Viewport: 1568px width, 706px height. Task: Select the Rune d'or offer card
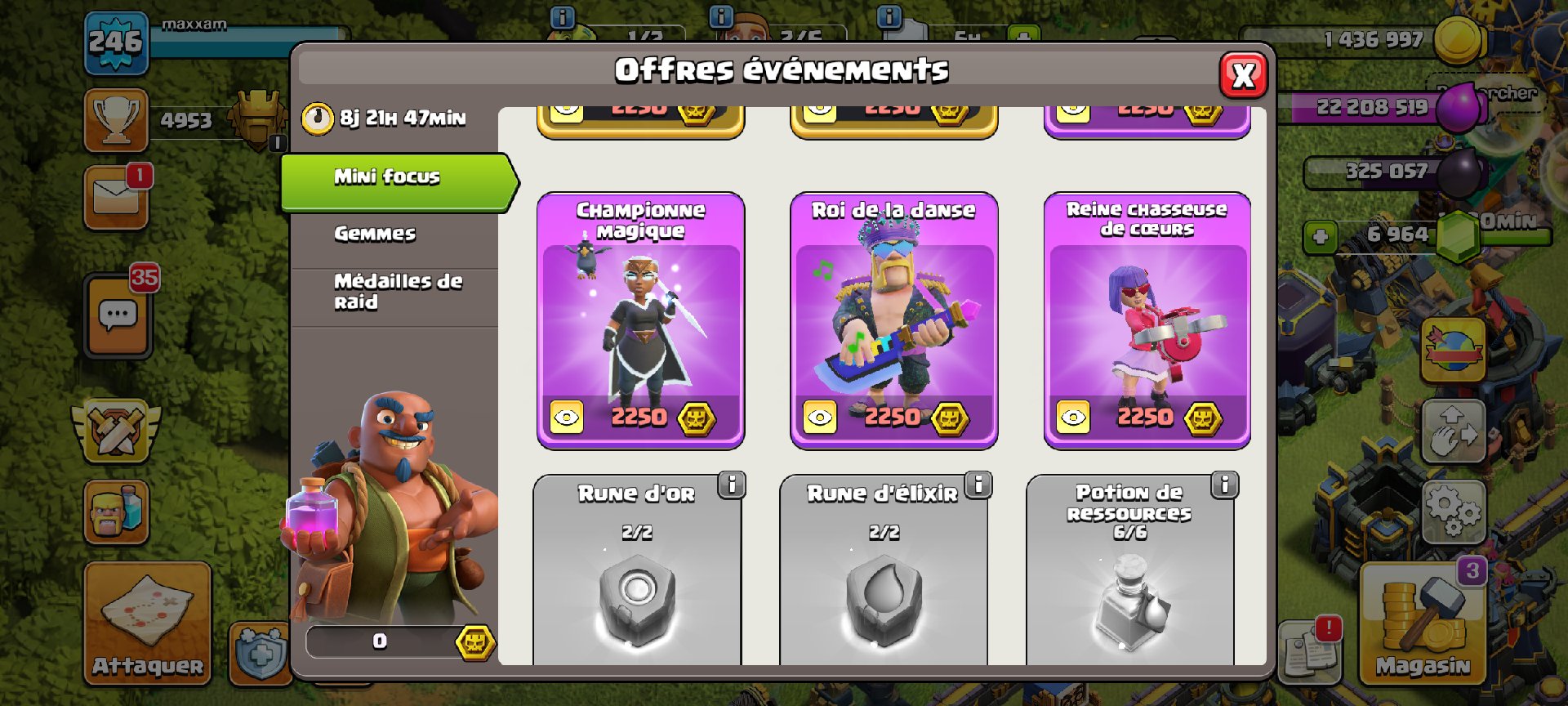tap(637, 580)
